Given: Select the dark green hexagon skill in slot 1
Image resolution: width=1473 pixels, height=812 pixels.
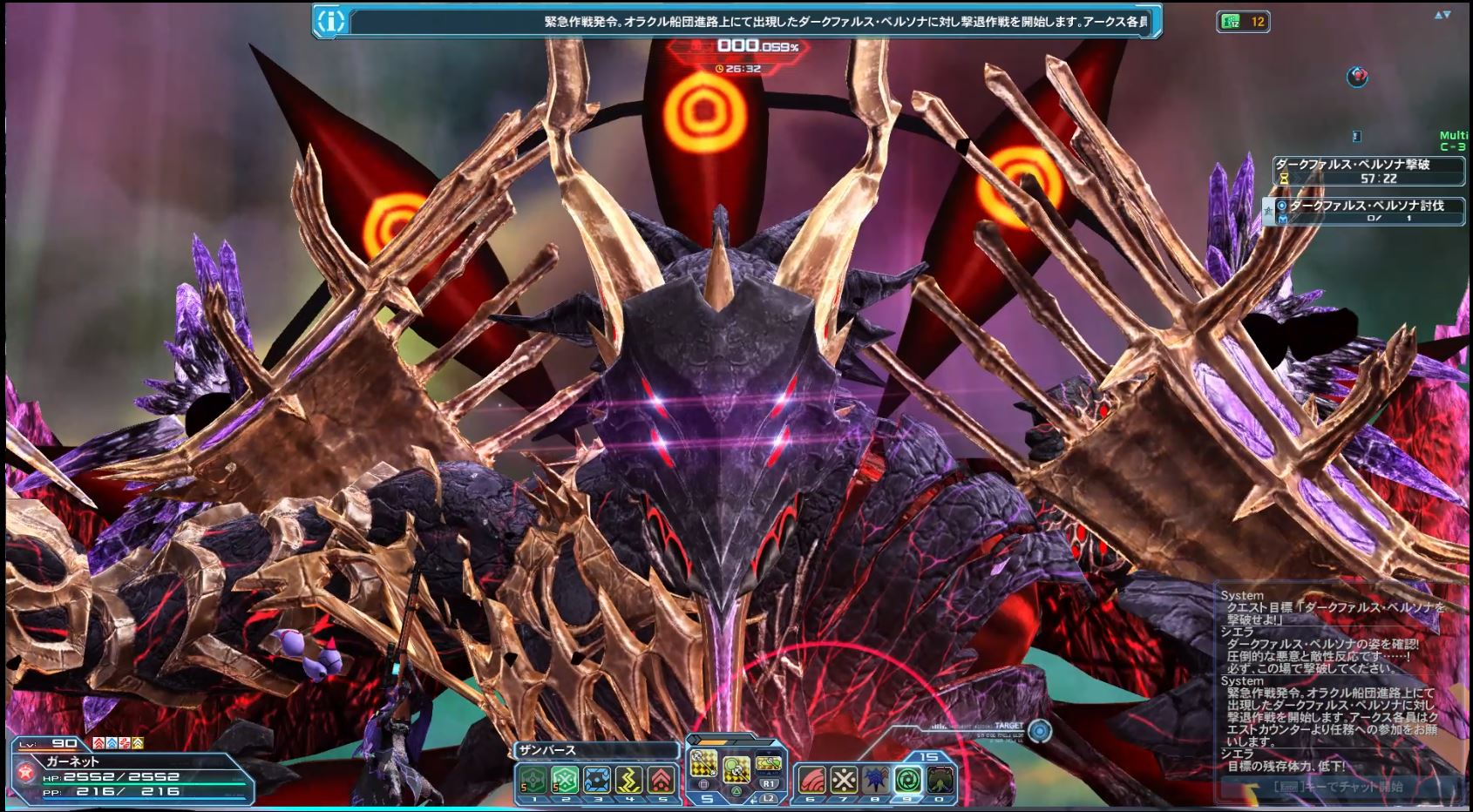Looking at the screenshot, I should [x=532, y=778].
